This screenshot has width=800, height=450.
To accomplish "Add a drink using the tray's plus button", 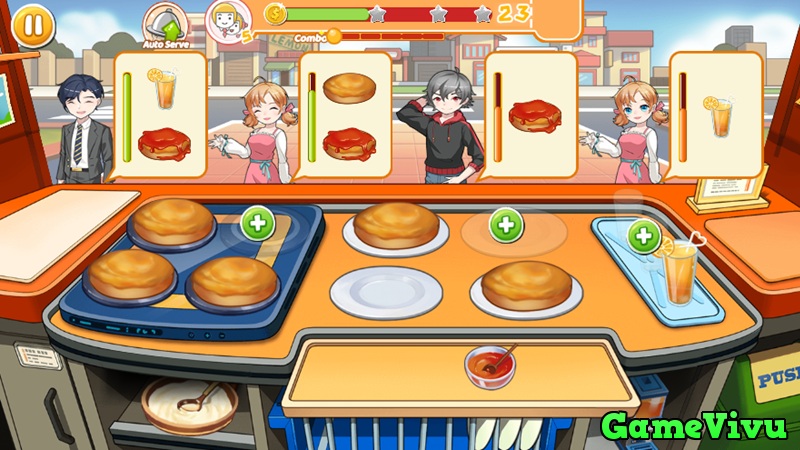I will tap(642, 236).
